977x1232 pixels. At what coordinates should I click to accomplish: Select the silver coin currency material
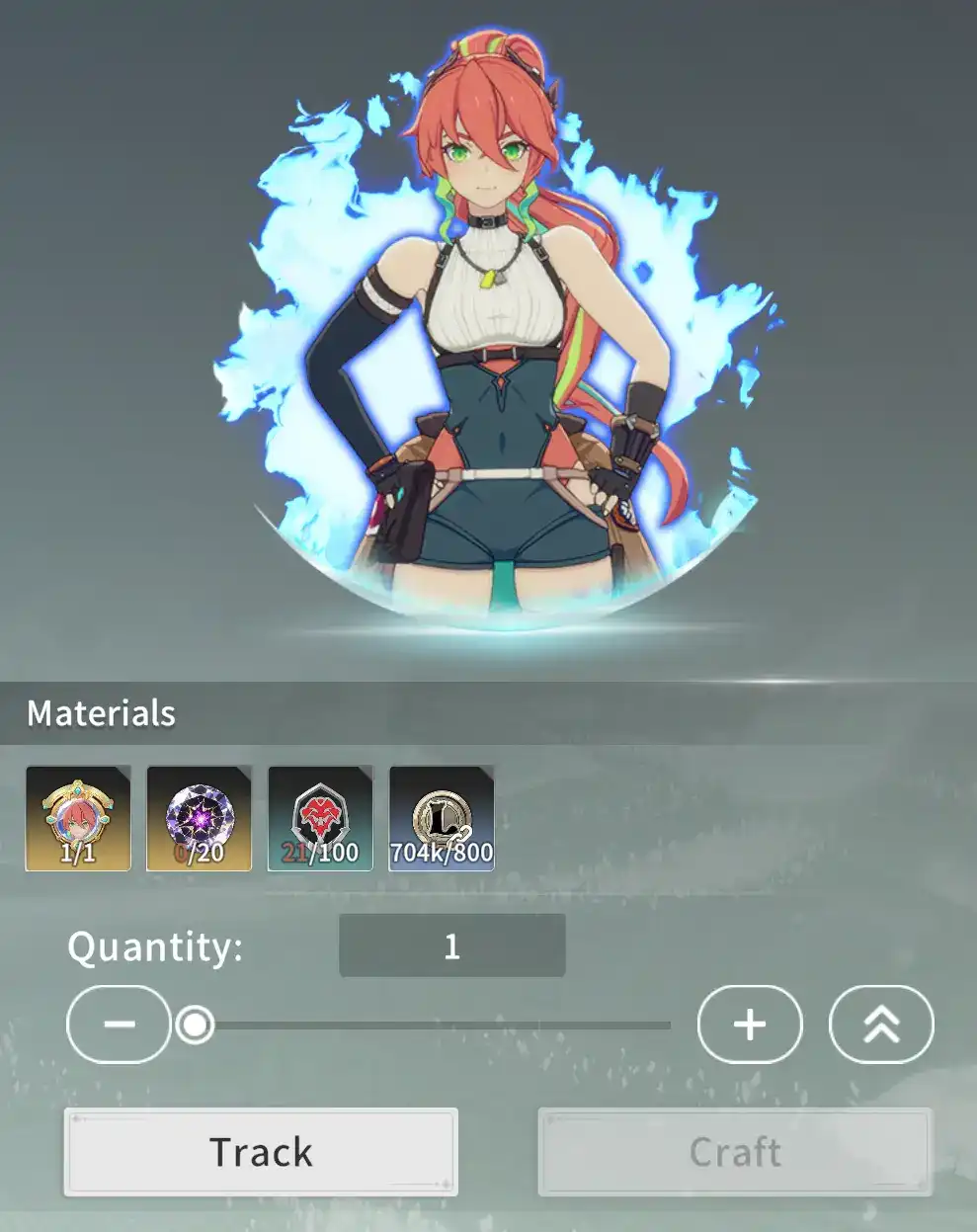pos(442,818)
